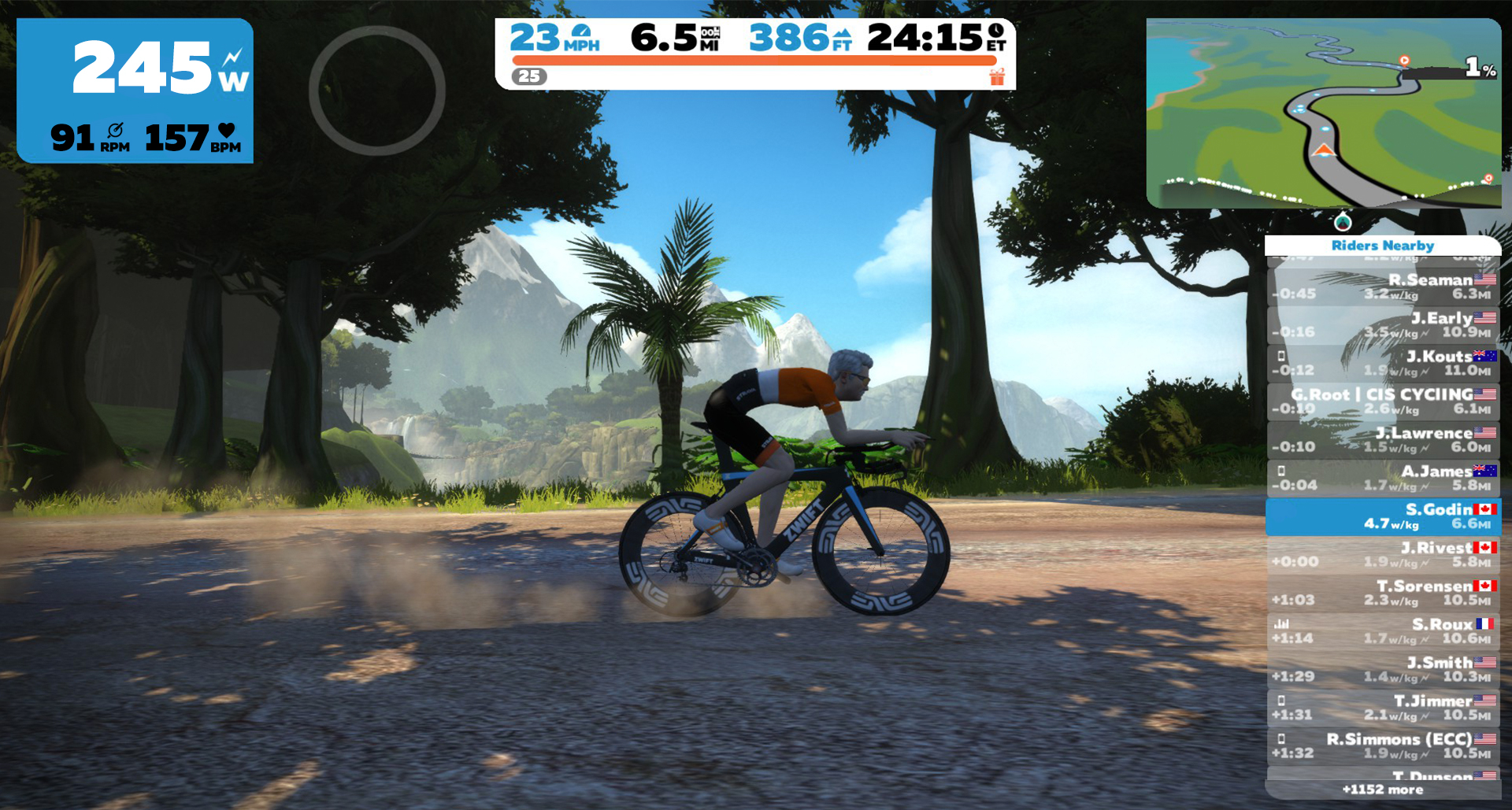The width and height of the screenshot is (1512, 810).
Task: Select J.Kouts rider row
Action: [x=1383, y=363]
